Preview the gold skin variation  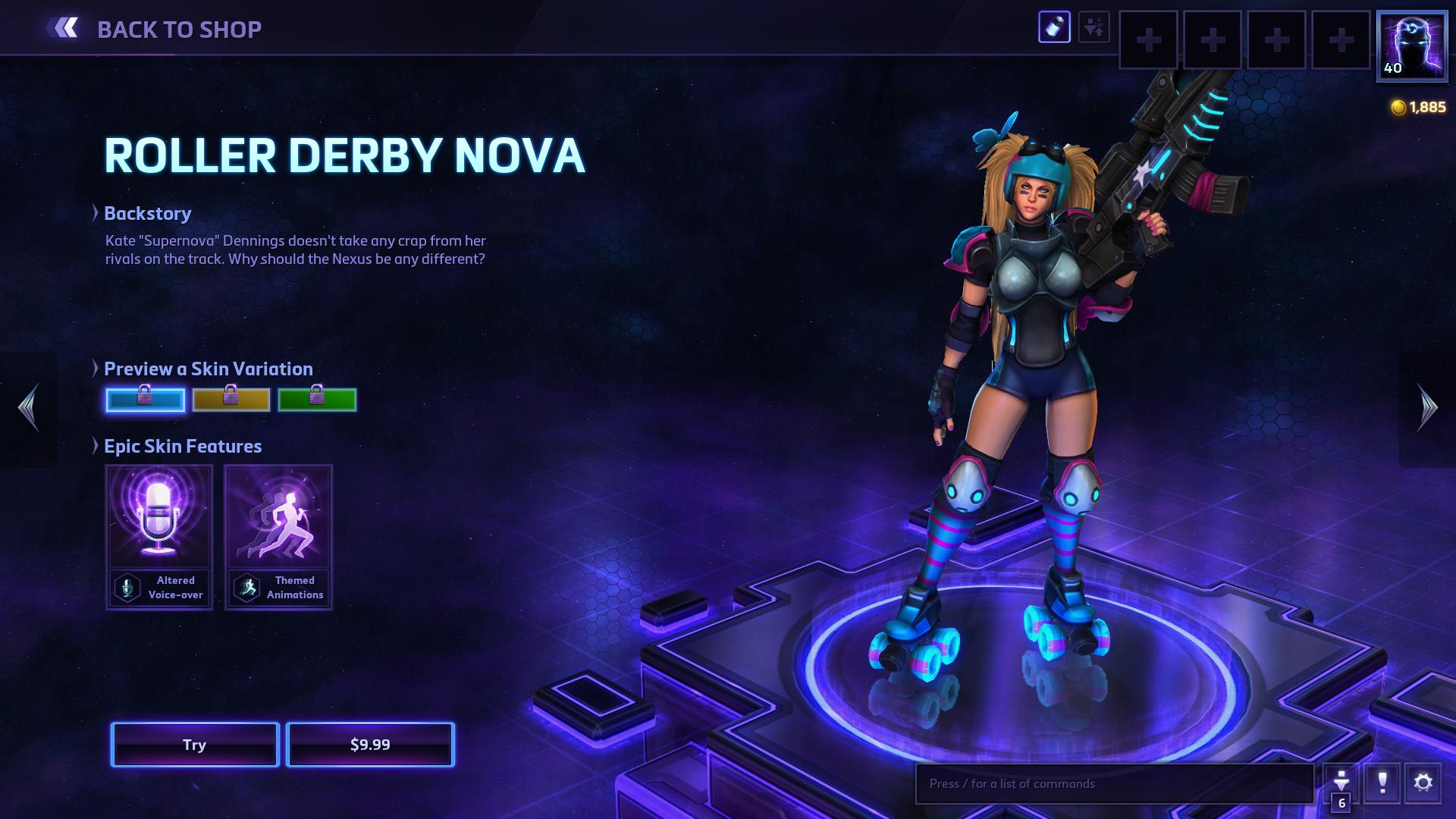point(231,400)
